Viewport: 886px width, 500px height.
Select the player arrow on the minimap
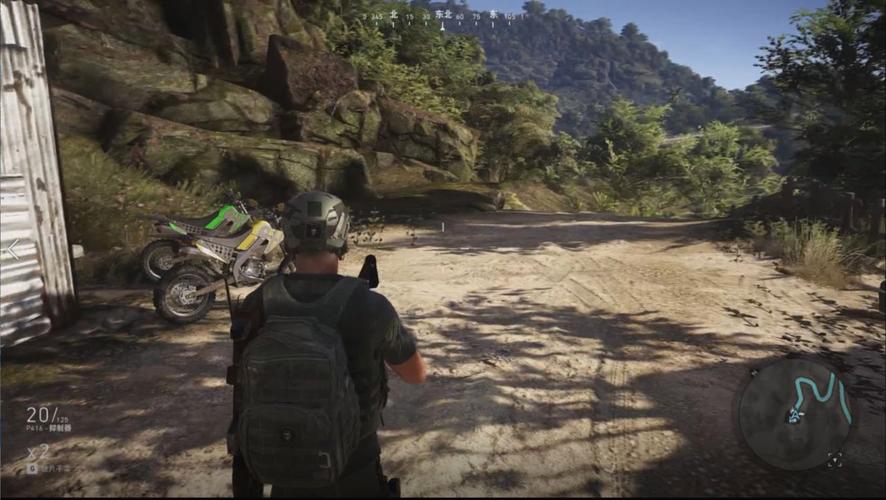point(795,415)
